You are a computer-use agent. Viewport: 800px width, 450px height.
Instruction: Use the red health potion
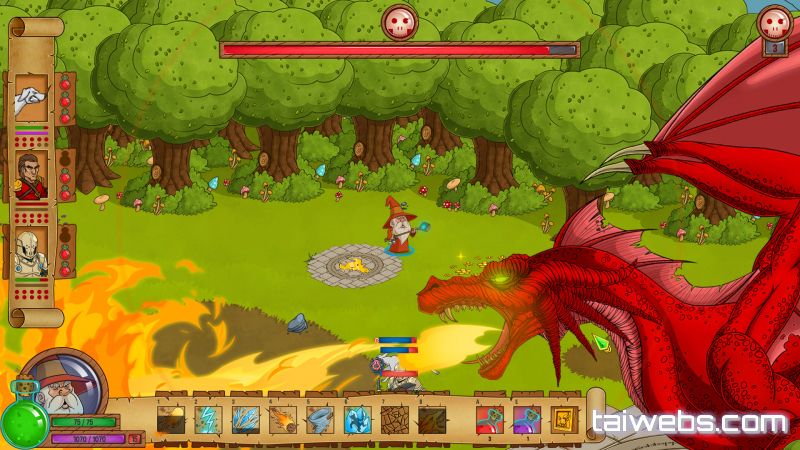[489, 419]
